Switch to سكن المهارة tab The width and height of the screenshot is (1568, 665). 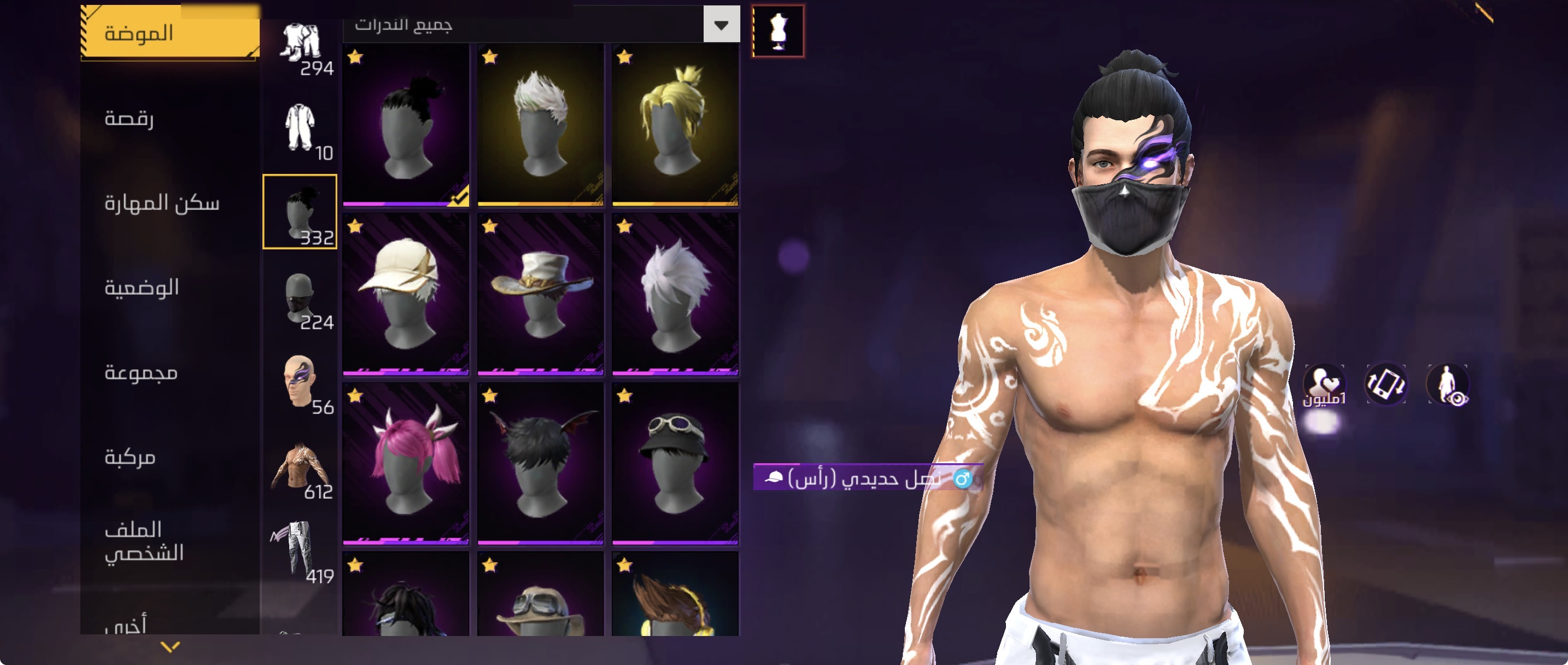coord(161,202)
